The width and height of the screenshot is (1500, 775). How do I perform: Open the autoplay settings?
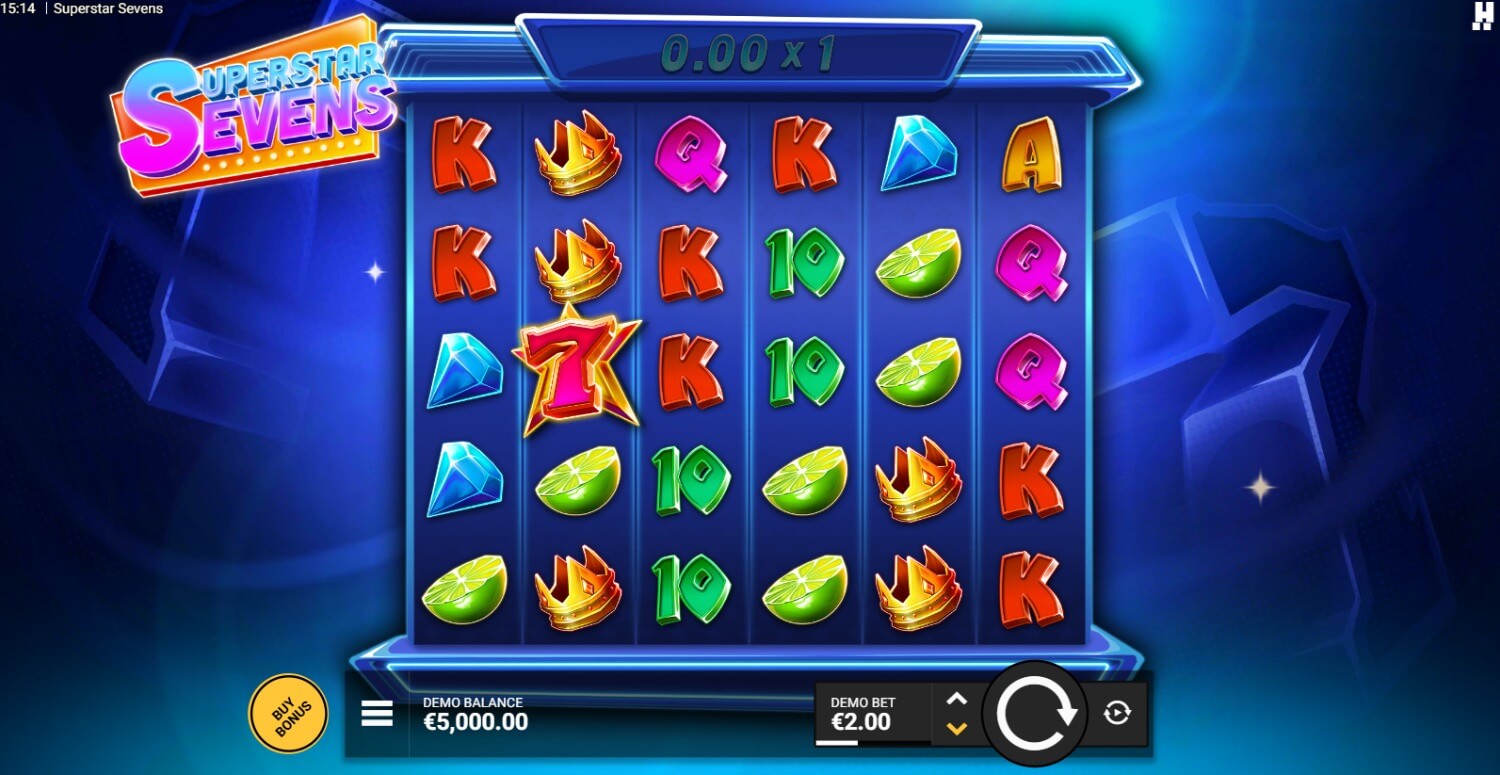pos(1117,713)
